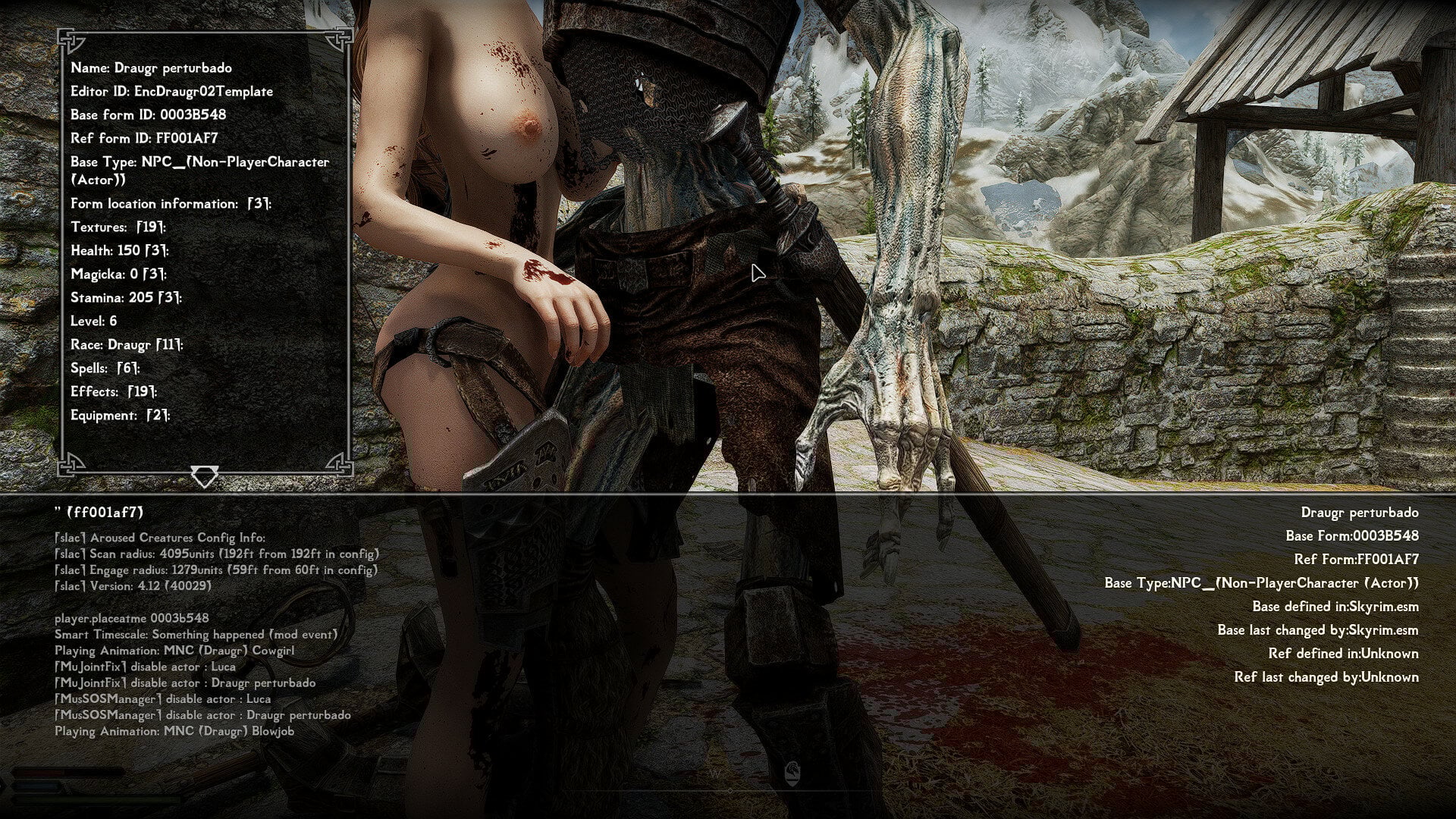Expand the Form location information entry
This screenshot has height=819, width=1456.
click(x=171, y=204)
